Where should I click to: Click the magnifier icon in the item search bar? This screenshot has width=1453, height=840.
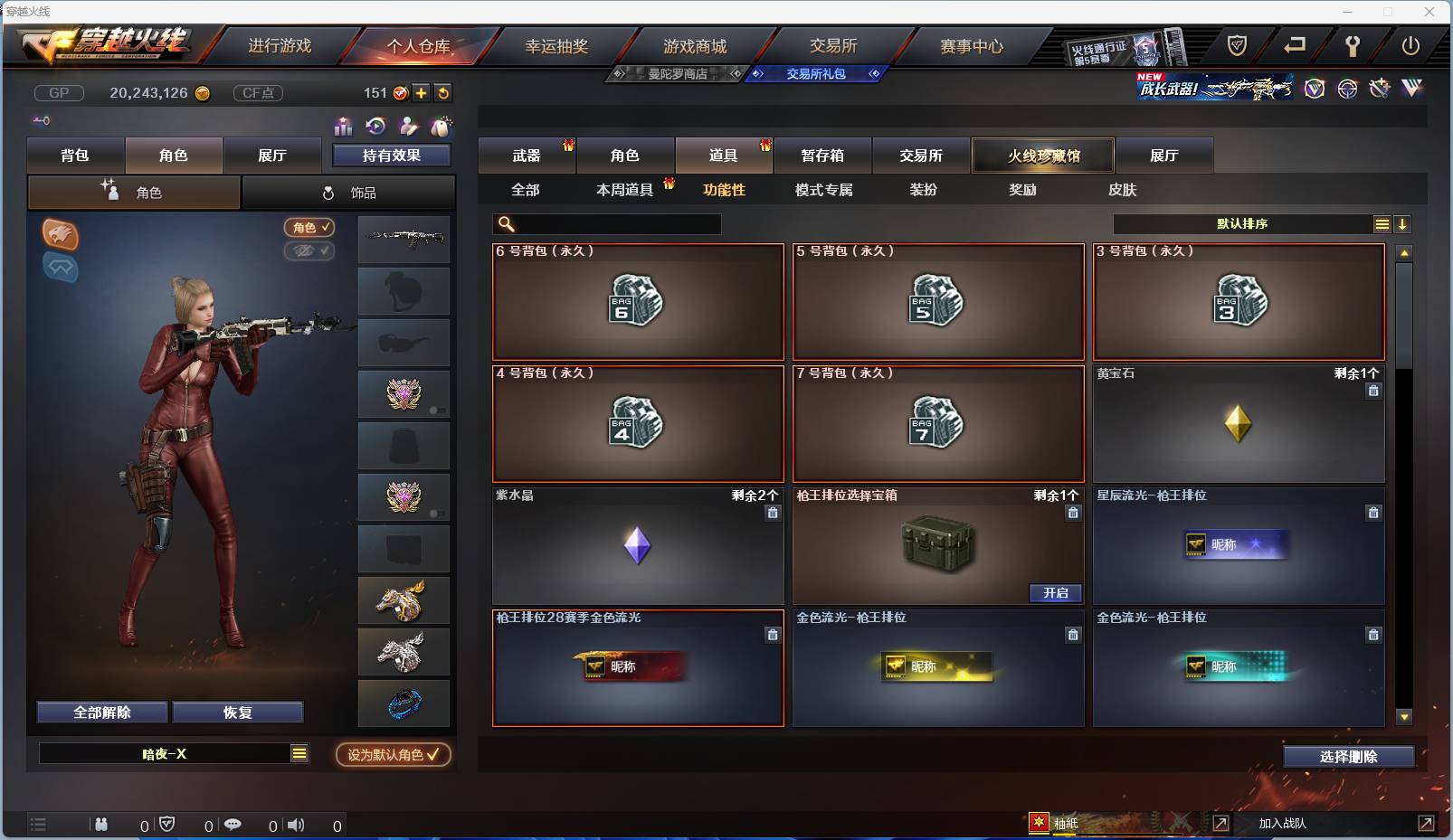(504, 223)
